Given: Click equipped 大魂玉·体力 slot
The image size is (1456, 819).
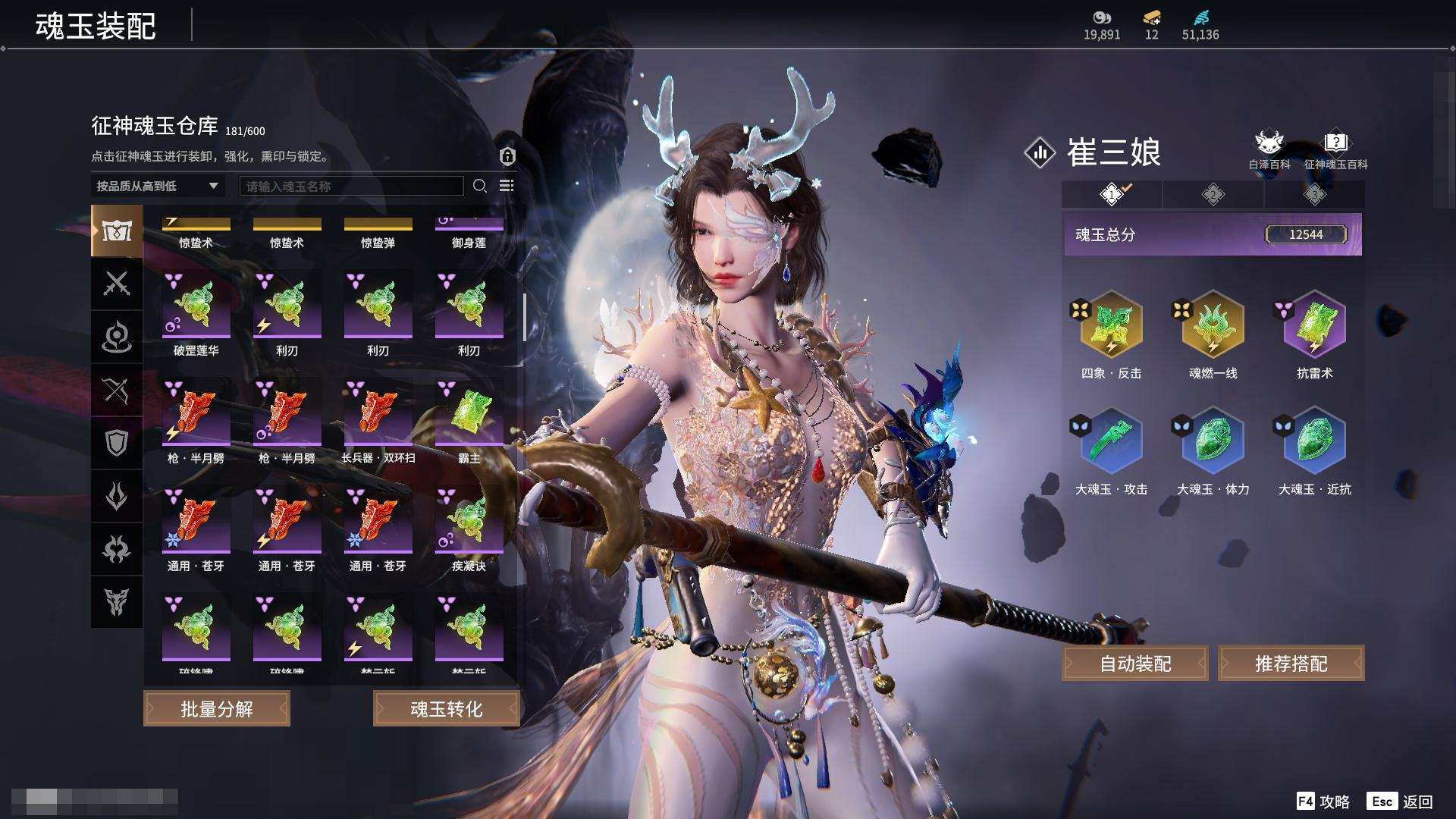Looking at the screenshot, I should click(x=1213, y=441).
